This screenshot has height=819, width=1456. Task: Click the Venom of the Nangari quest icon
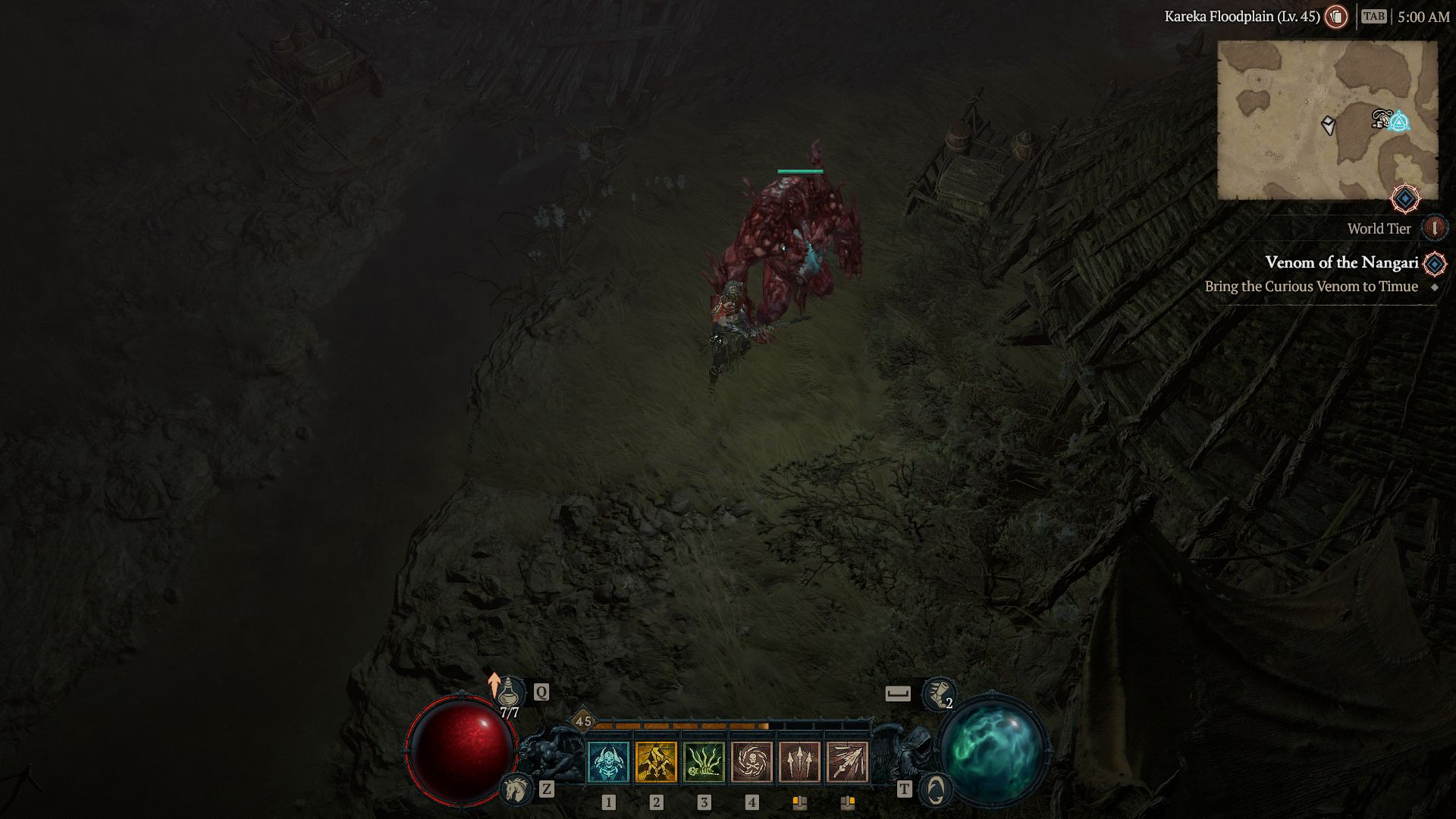pos(1435,263)
